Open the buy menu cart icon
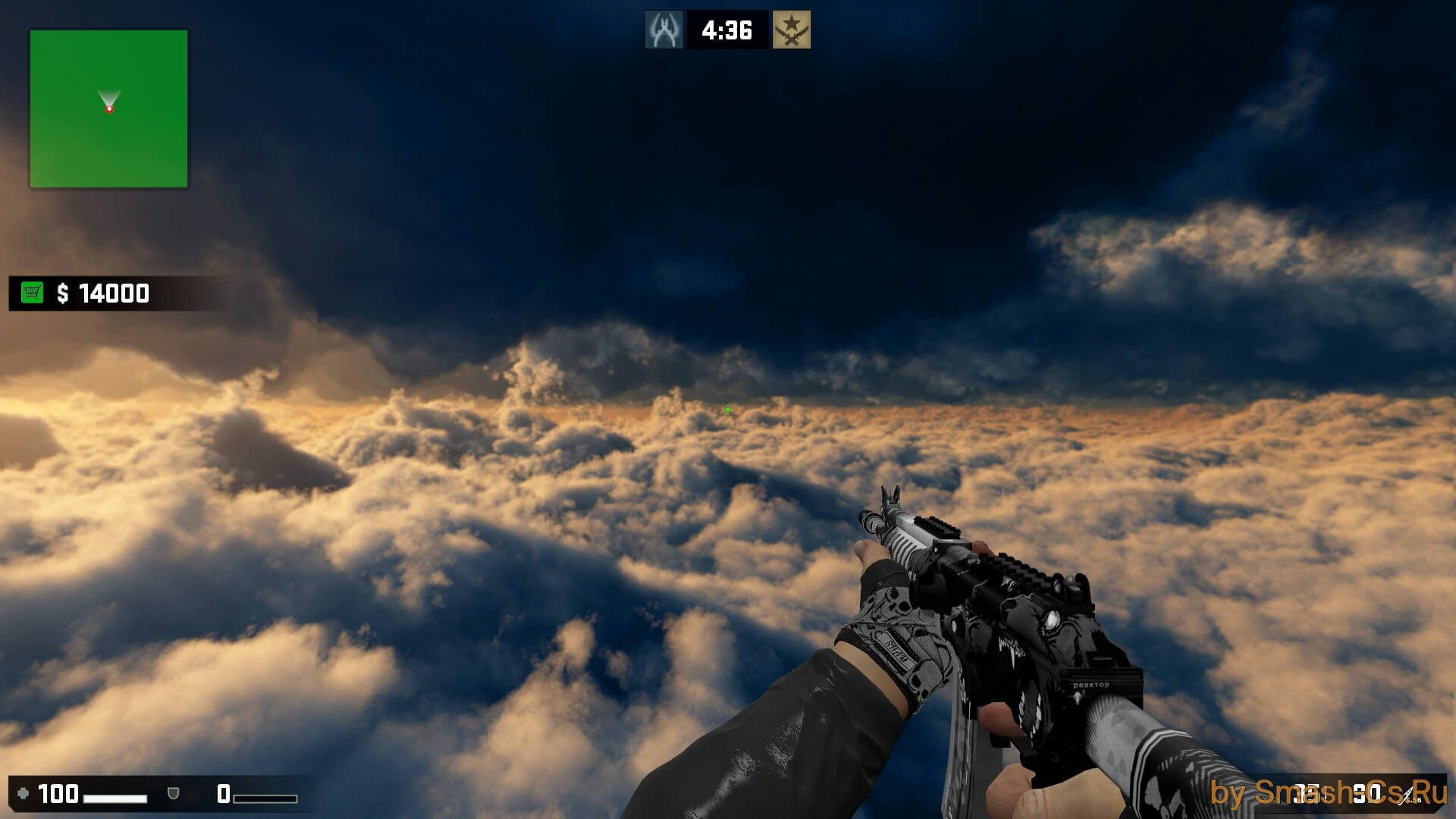The width and height of the screenshot is (1456, 819). tap(33, 293)
